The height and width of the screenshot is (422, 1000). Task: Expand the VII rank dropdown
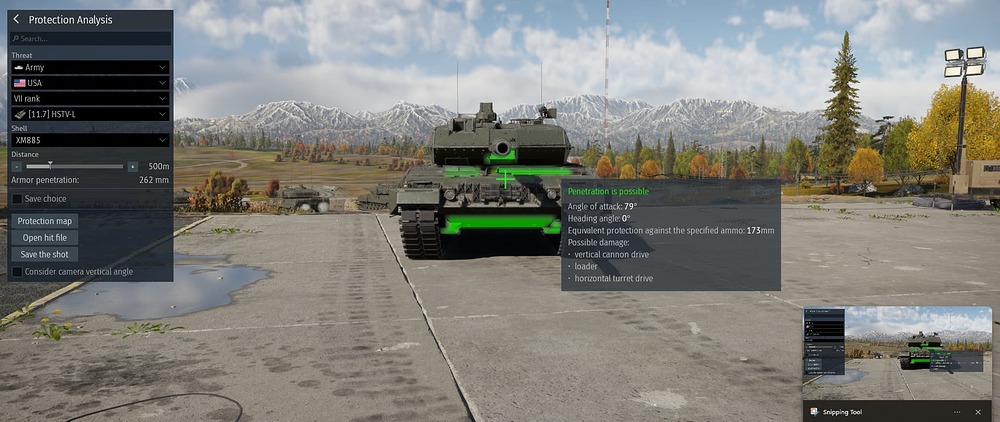[x=90, y=99]
